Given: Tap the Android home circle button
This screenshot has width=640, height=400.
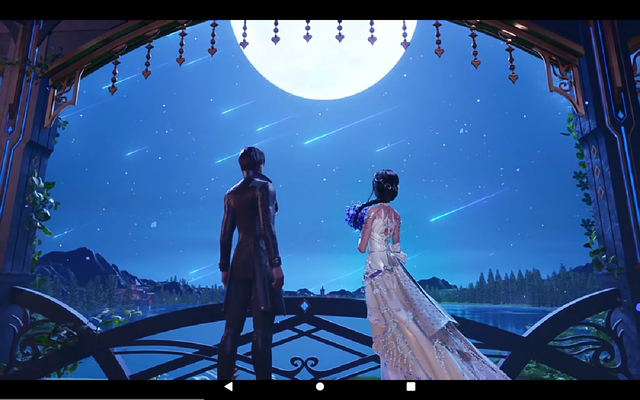Looking at the screenshot, I should click(x=320, y=386).
